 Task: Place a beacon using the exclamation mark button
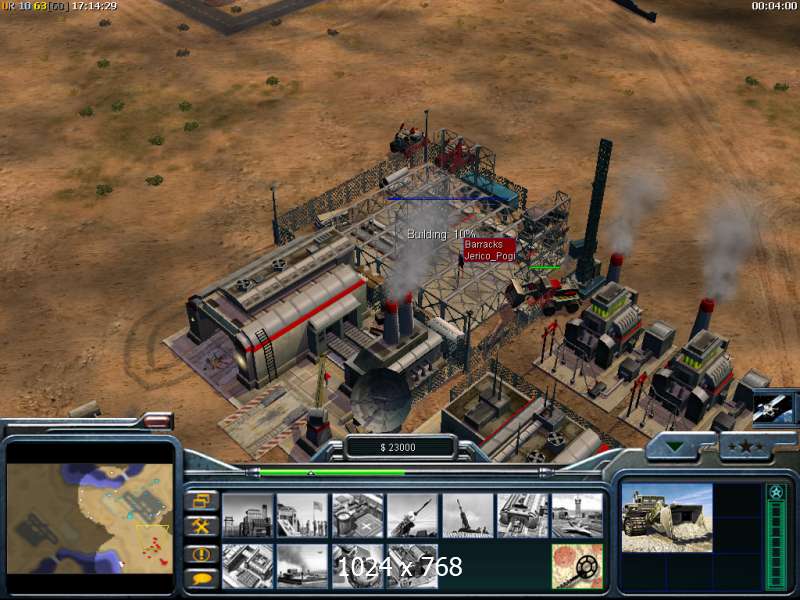(x=201, y=552)
